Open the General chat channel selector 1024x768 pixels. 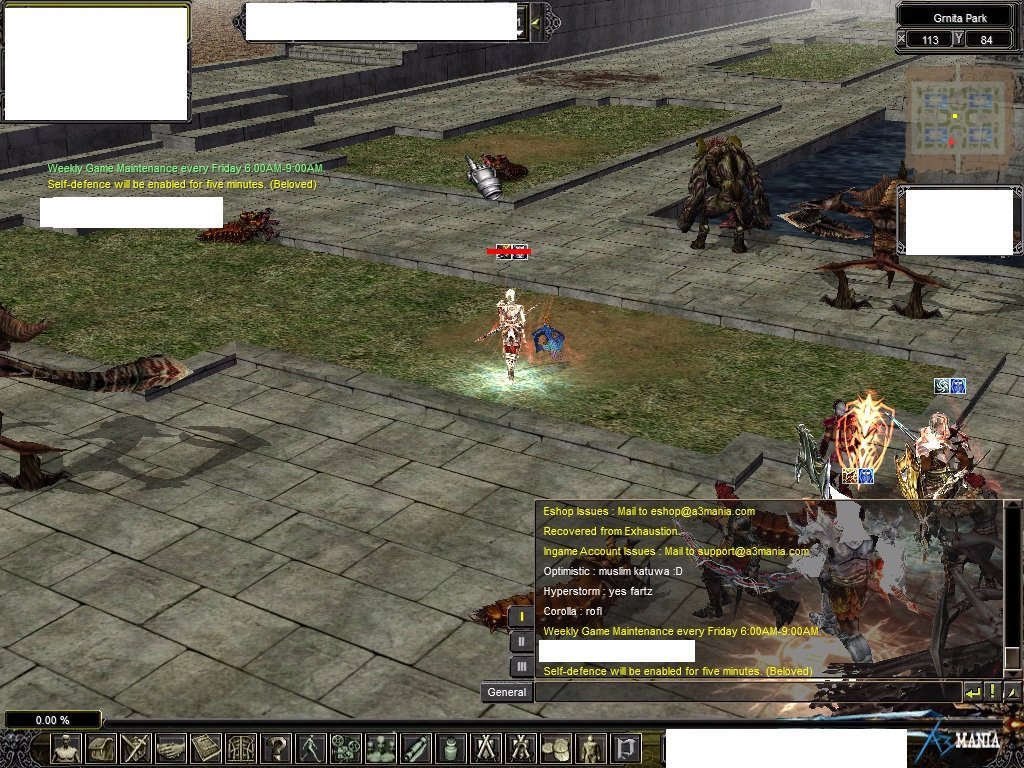click(507, 691)
